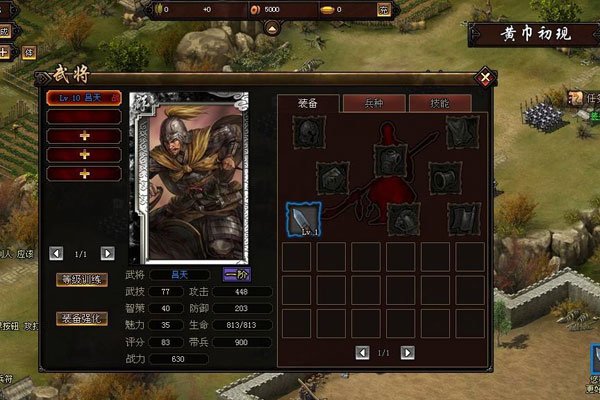Select the Lv.1 blade weapon slot
The height and width of the screenshot is (400, 600).
[x=302, y=219]
